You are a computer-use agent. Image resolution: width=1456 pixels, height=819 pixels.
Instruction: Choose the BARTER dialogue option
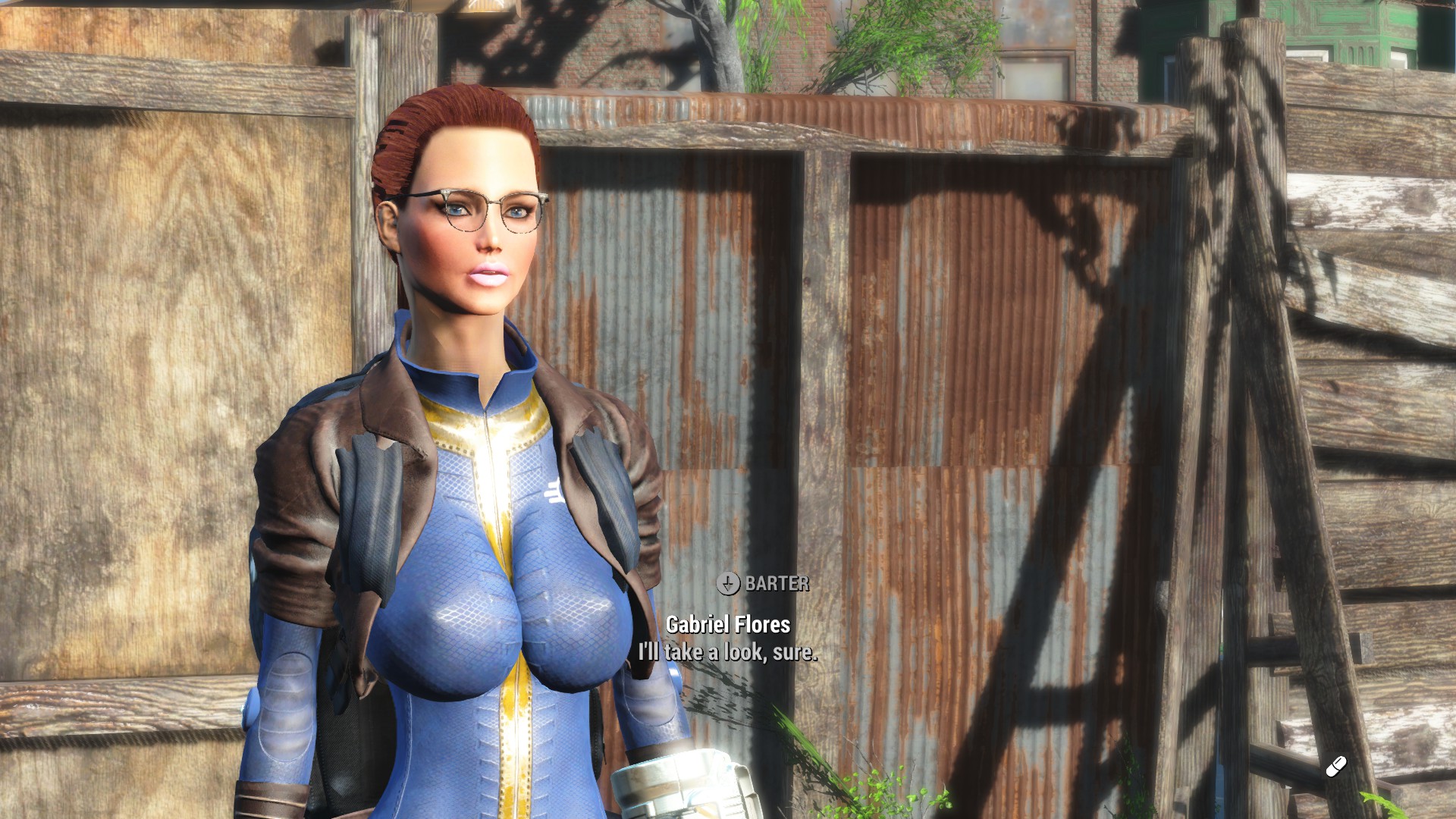coord(764,583)
